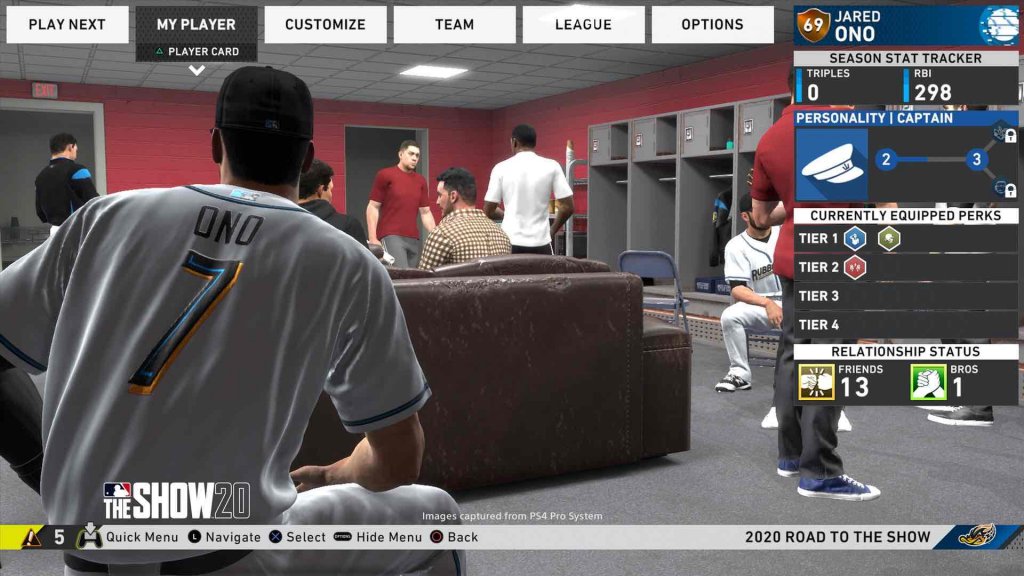Switch to the Team tab

(454, 24)
